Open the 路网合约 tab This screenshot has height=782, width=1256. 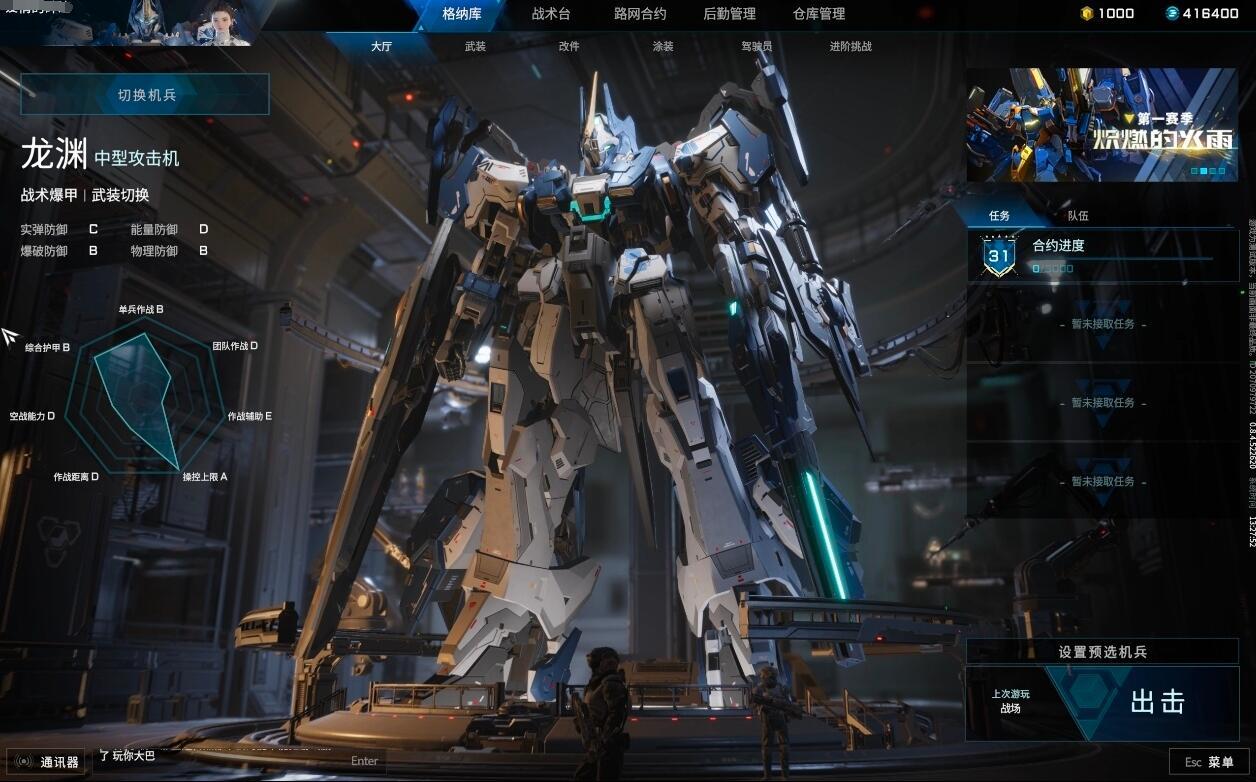coord(640,14)
